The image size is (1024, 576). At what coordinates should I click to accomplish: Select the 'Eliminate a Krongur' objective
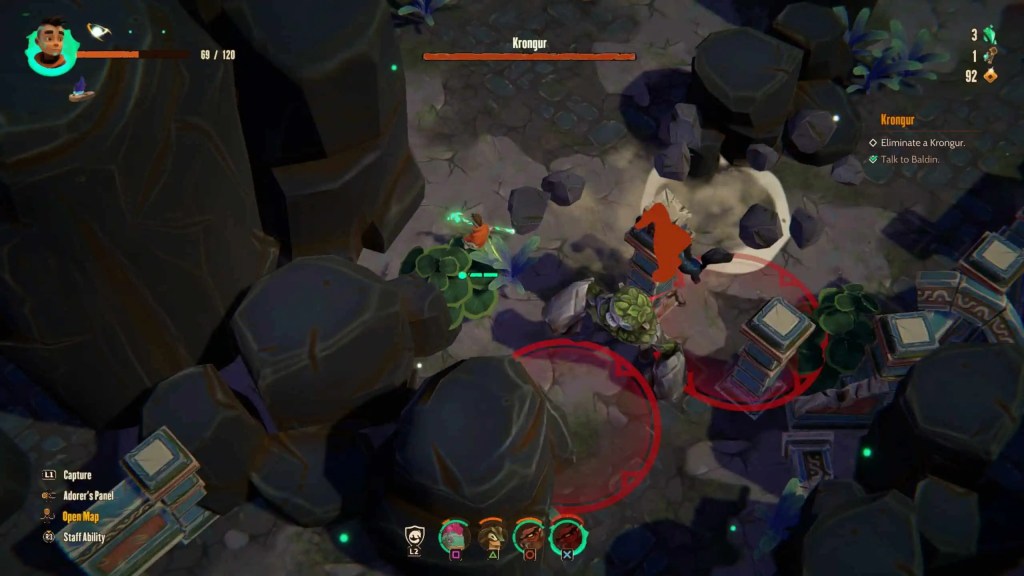click(923, 142)
